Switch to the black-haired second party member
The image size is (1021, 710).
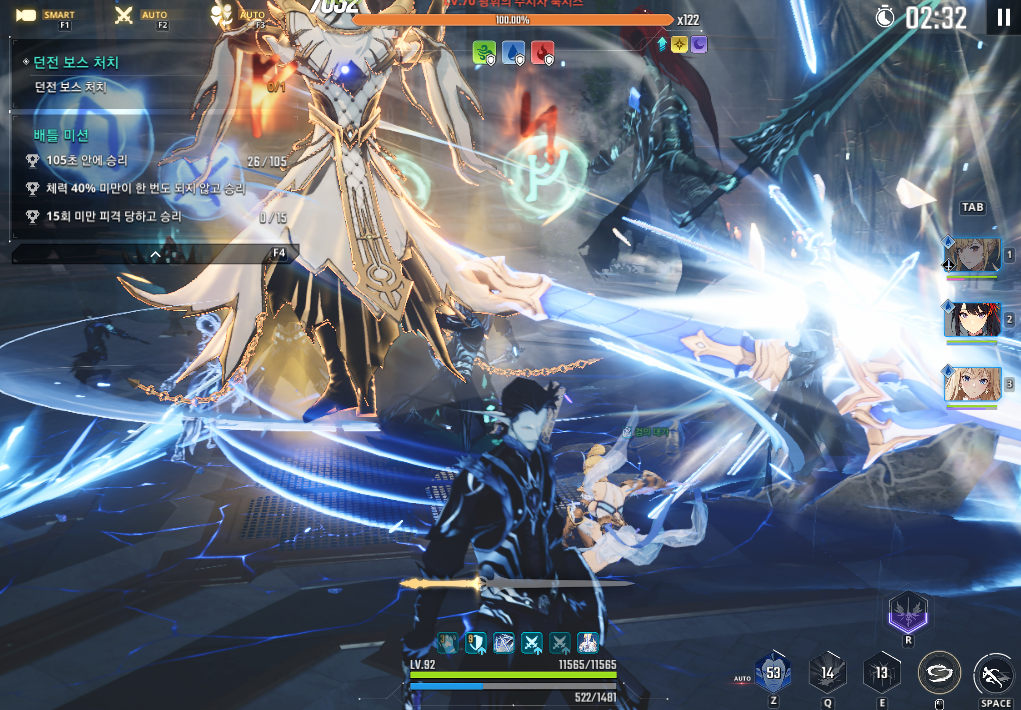tap(971, 319)
